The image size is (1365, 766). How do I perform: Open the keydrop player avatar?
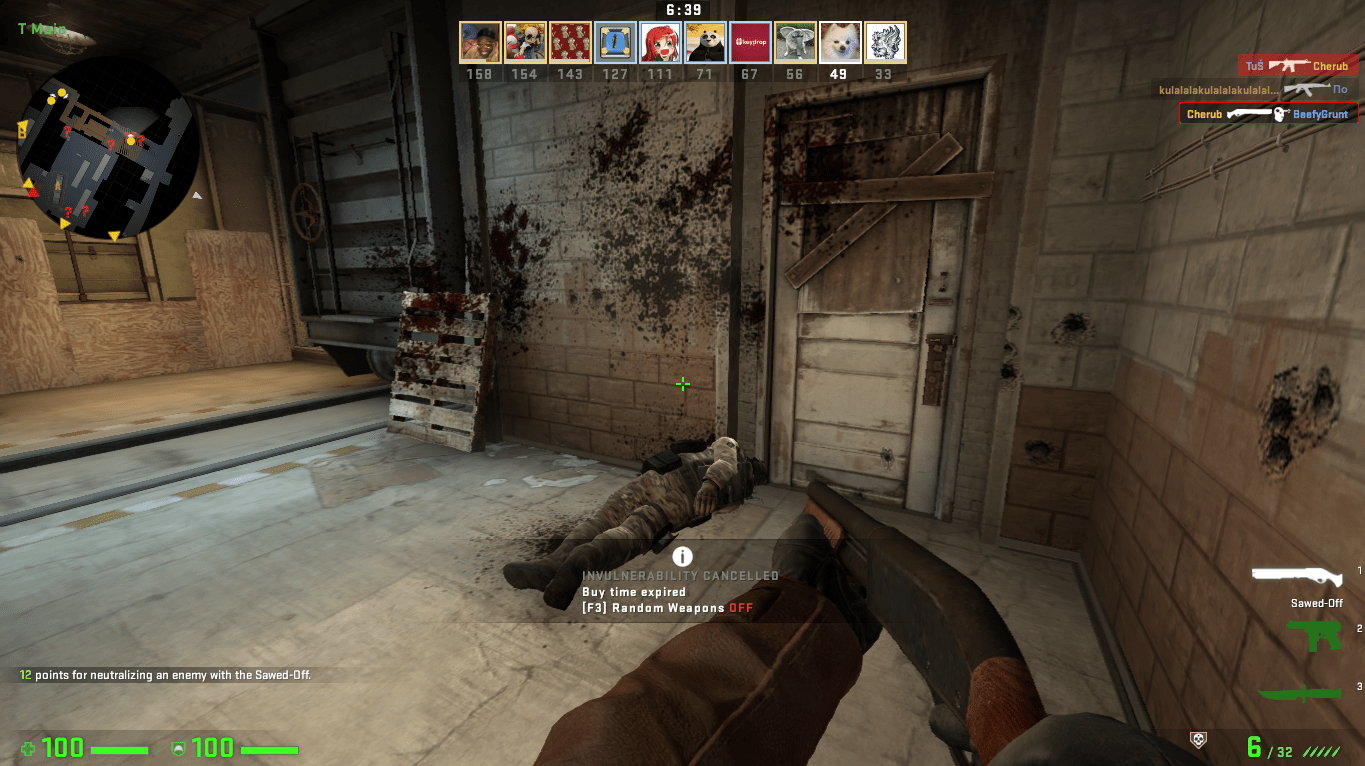(x=750, y=43)
